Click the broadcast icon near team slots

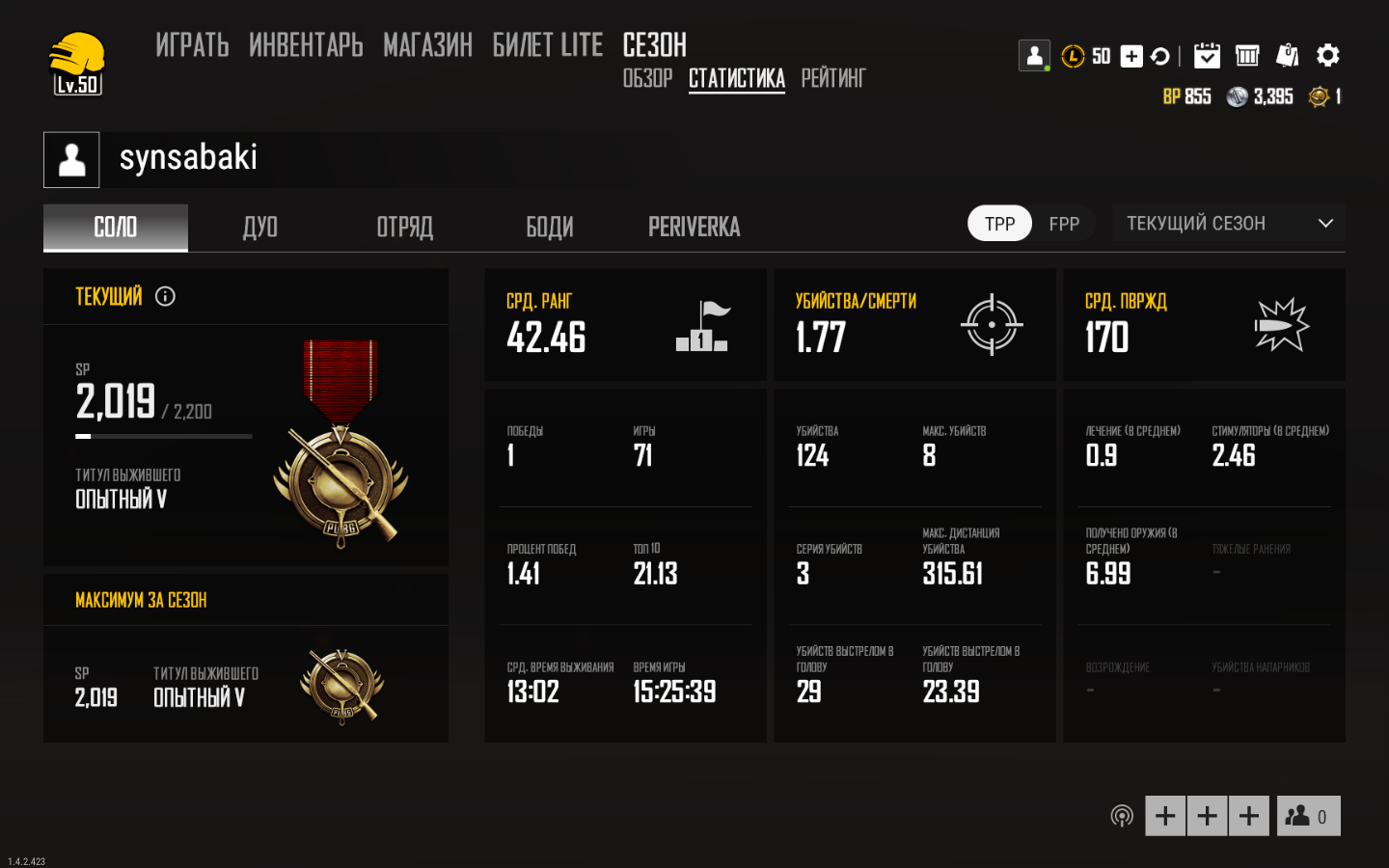(1122, 815)
